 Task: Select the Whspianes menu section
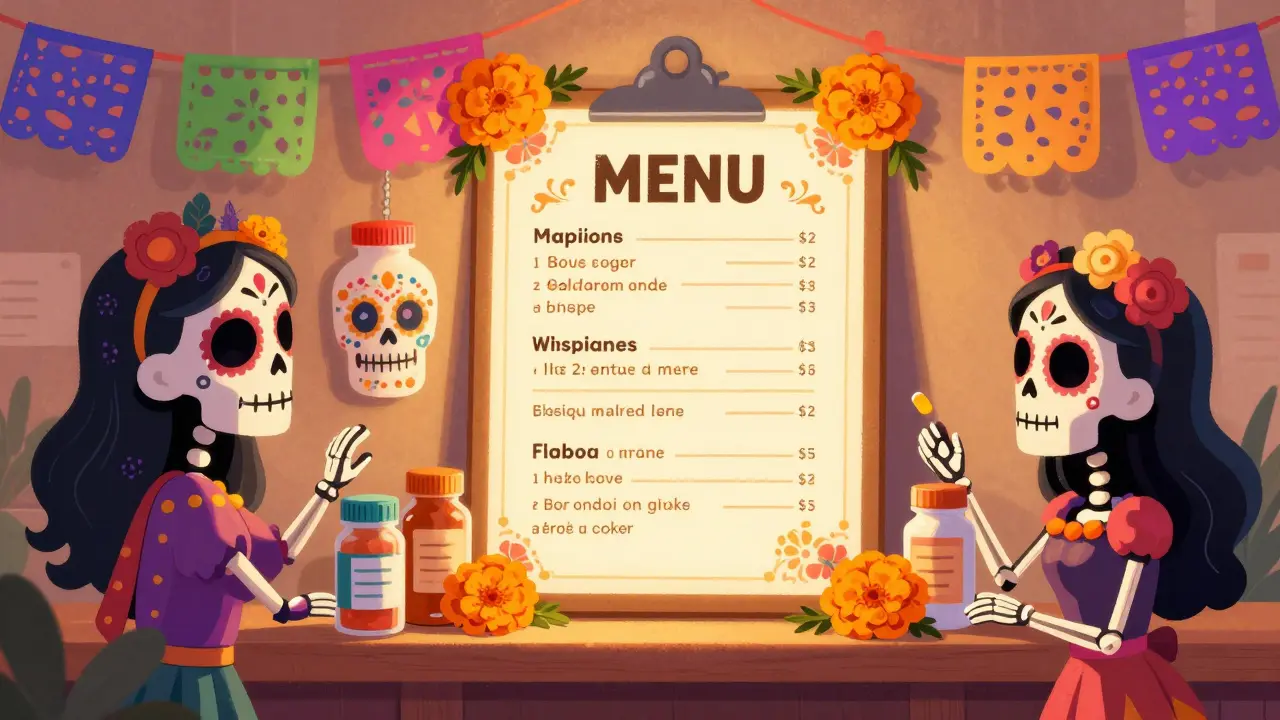pos(585,345)
